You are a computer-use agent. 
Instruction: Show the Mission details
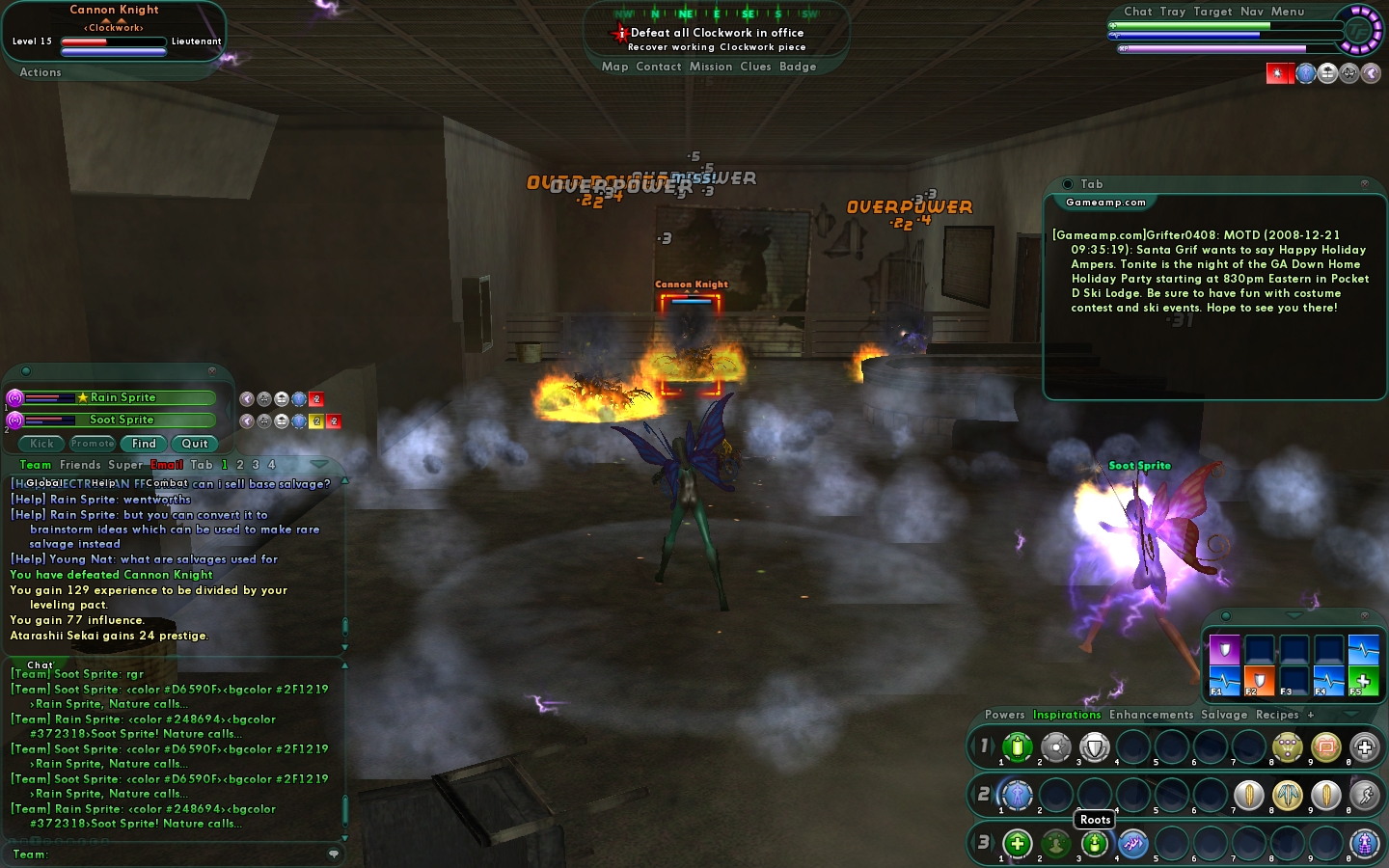click(x=711, y=67)
